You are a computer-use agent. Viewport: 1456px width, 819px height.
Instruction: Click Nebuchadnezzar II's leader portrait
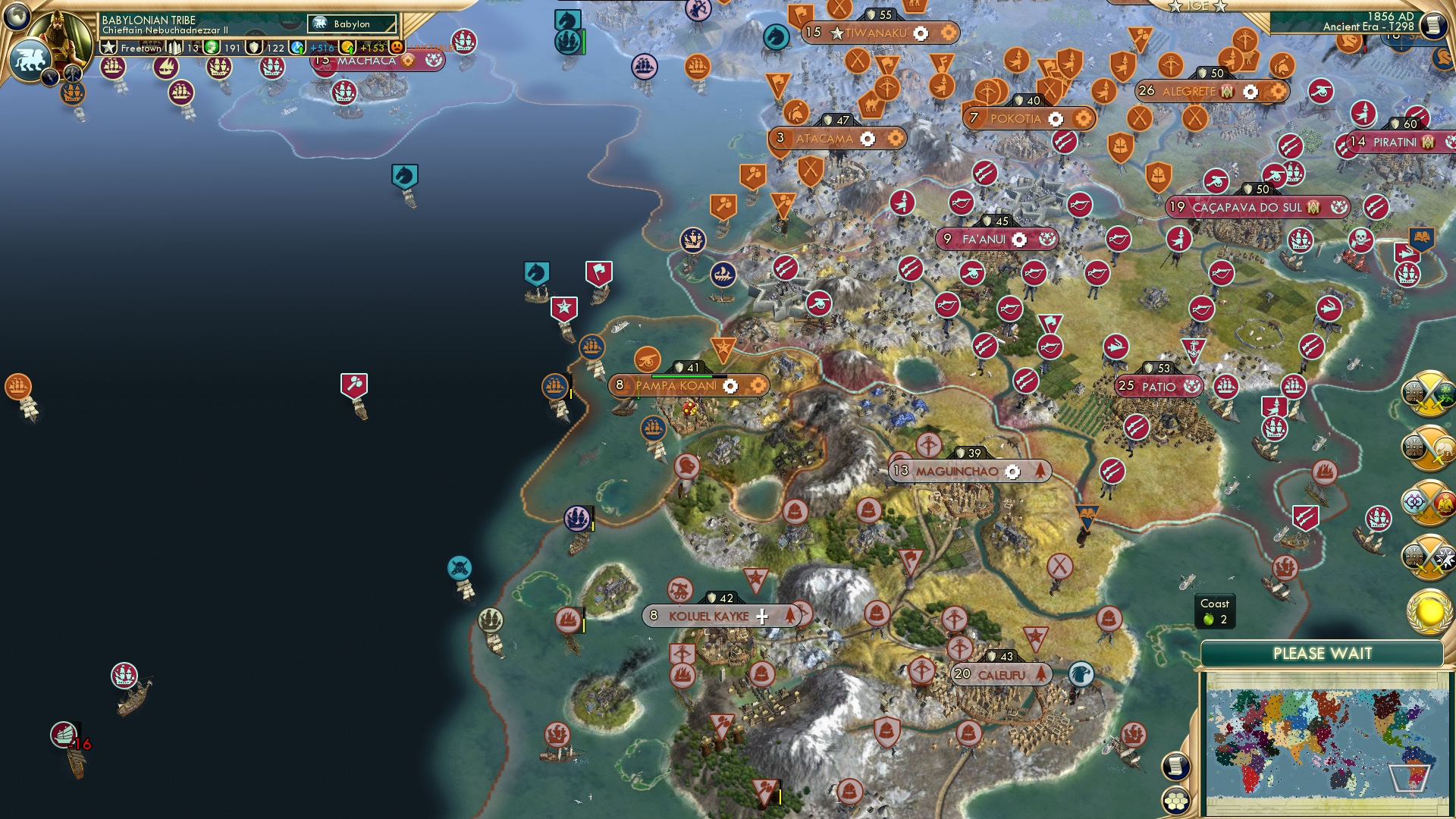coord(58,38)
